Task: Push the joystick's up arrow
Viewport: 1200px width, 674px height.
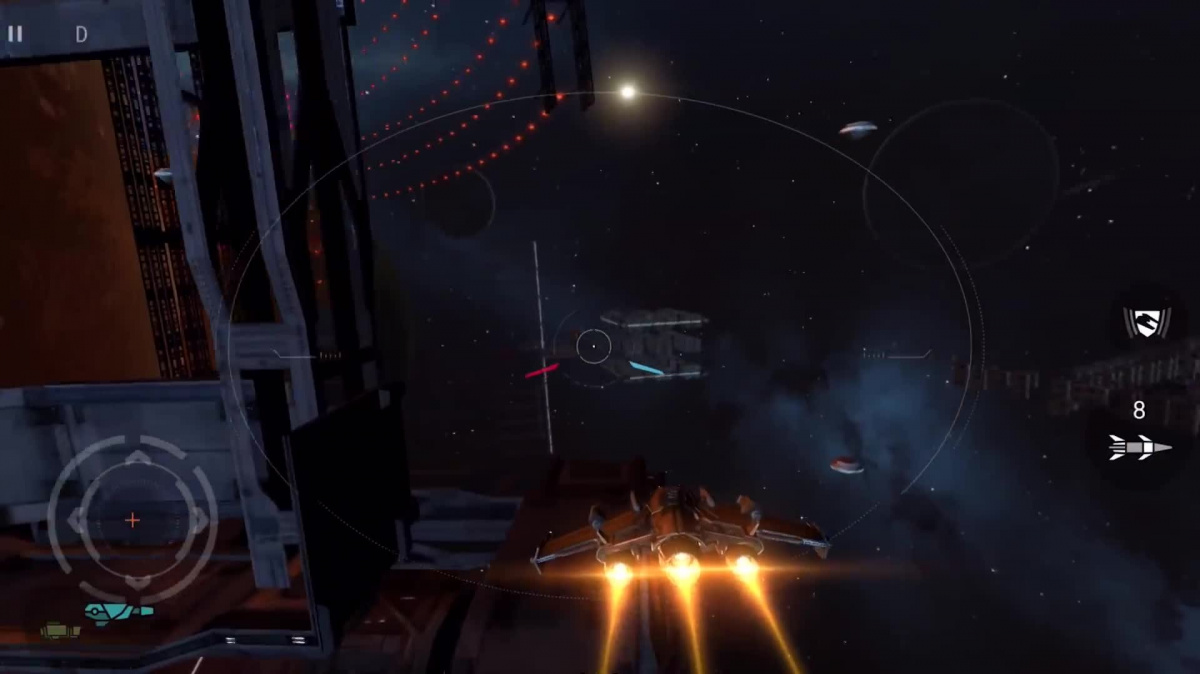Action: [137, 459]
